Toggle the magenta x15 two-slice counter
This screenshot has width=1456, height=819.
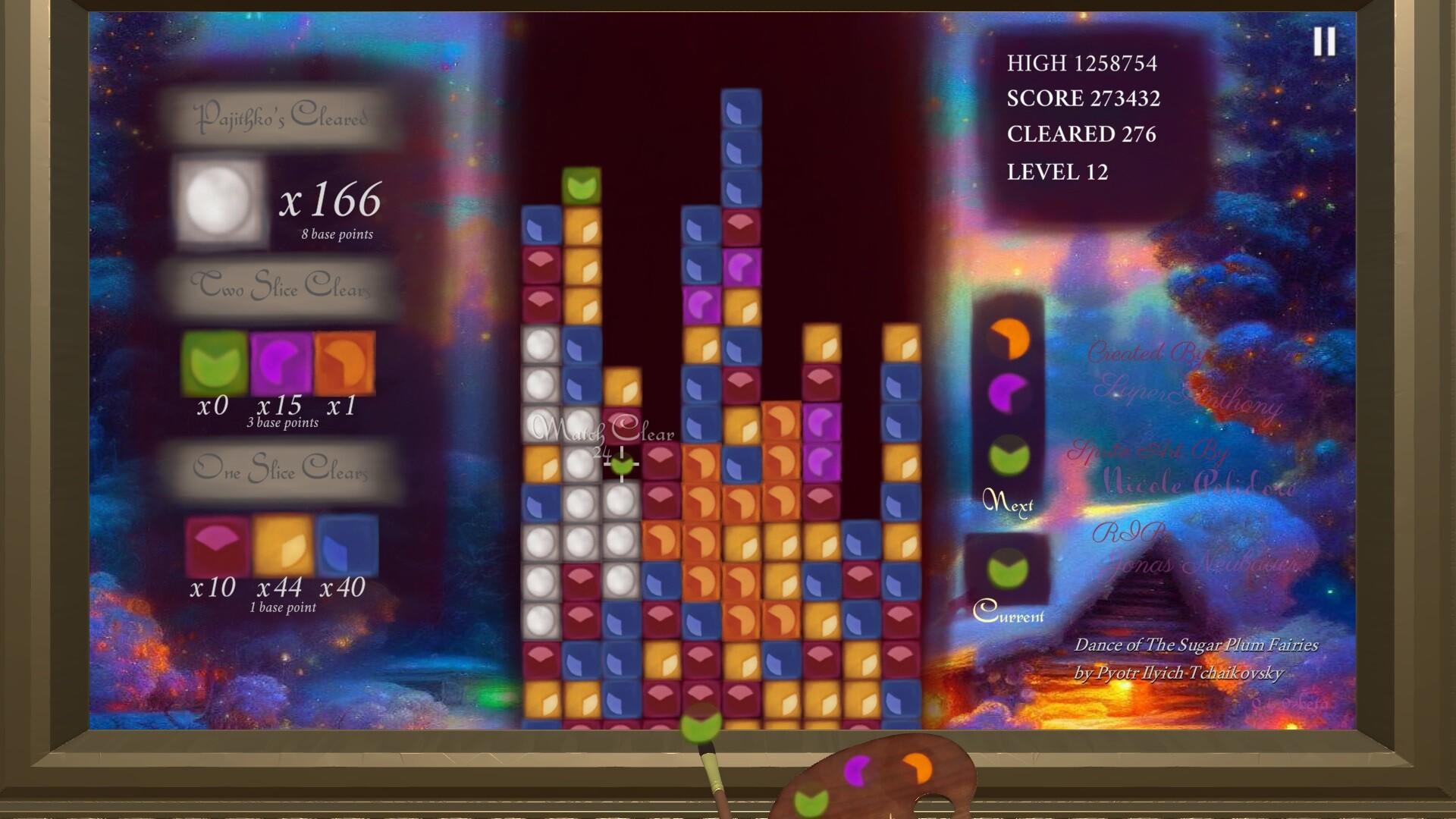[280, 371]
